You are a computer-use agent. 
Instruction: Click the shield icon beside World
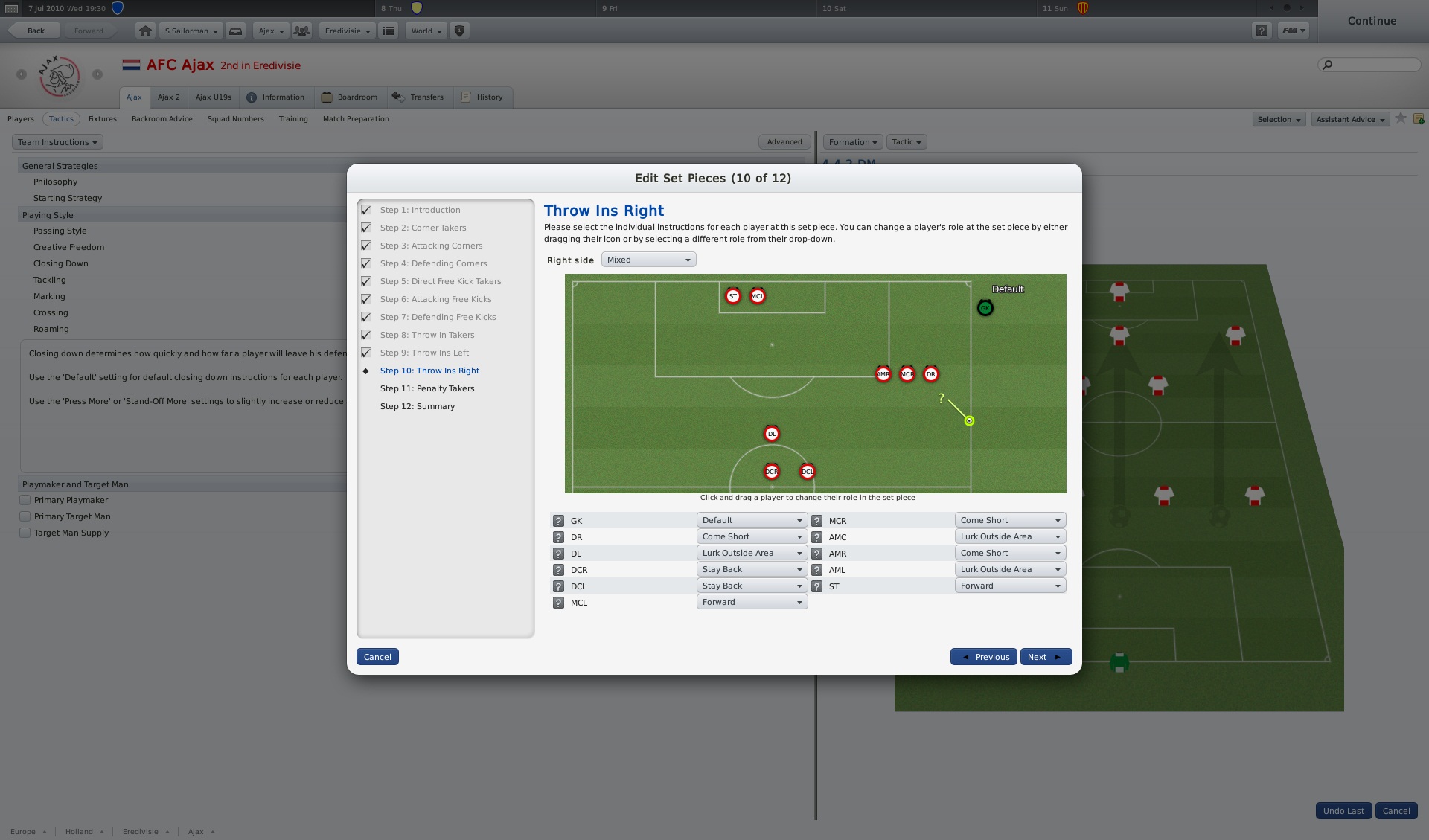459,31
